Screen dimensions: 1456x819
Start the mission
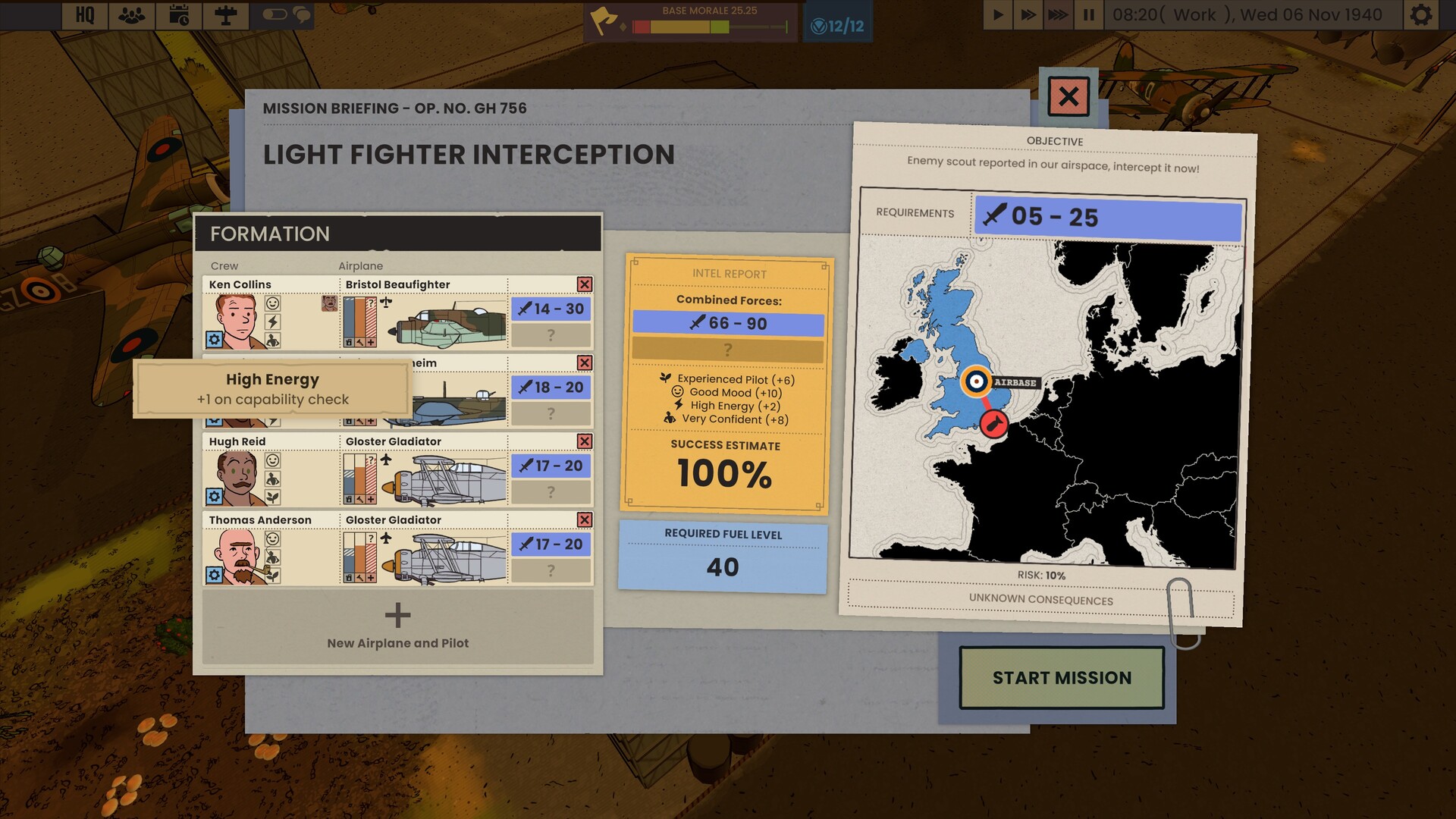click(x=1061, y=677)
